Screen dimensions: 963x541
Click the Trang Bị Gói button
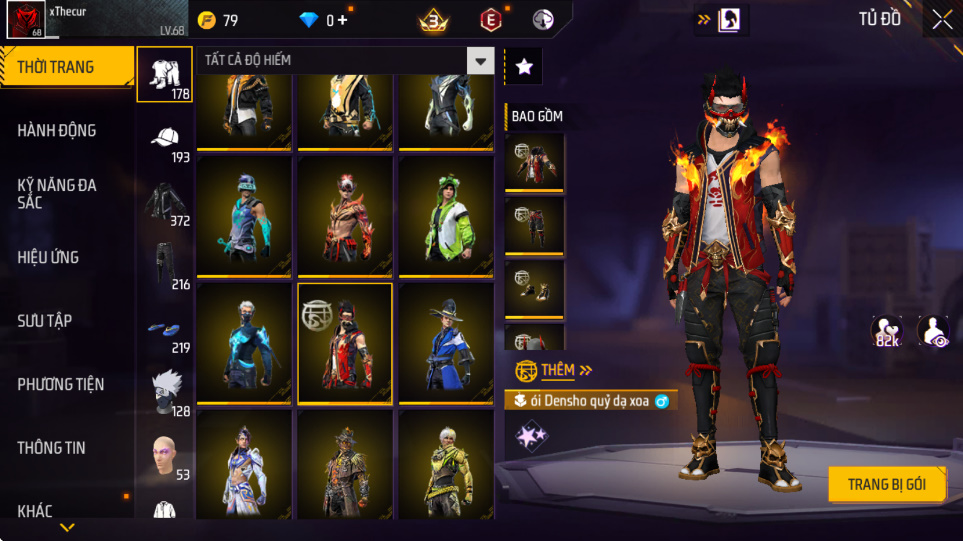coord(886,484)
